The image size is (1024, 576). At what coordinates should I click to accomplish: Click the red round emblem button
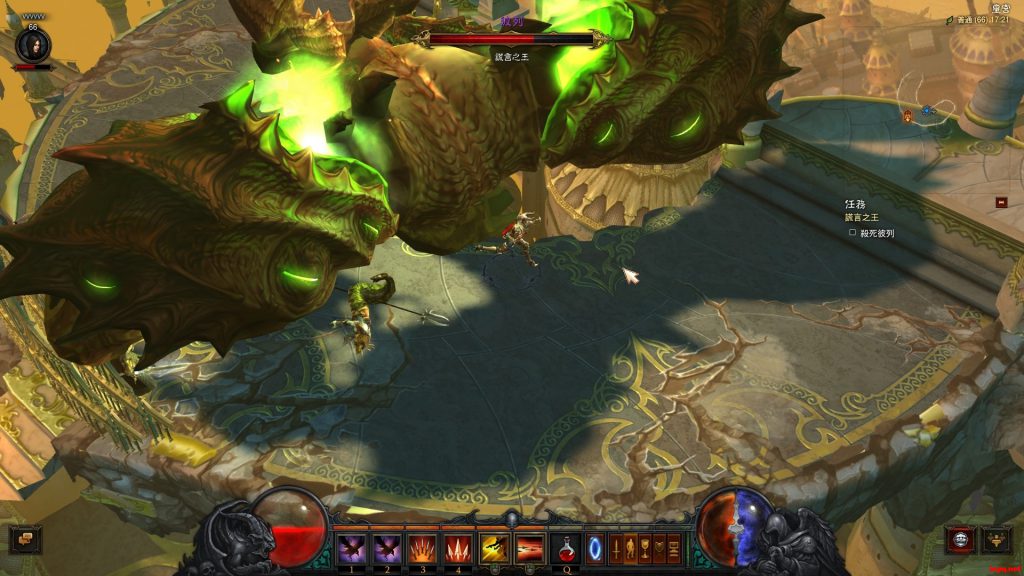(x=960, y=540)
